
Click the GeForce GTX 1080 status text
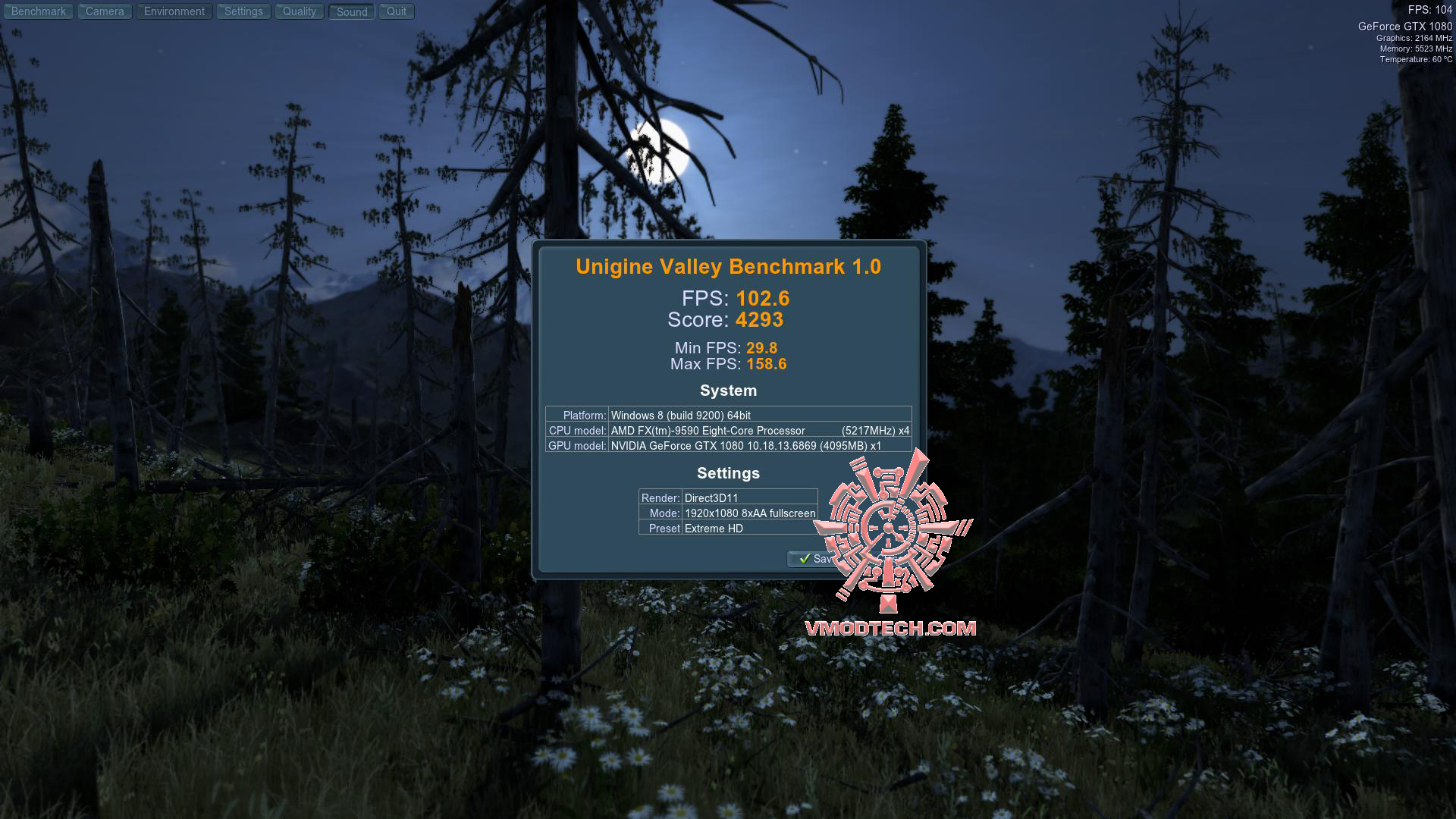[1406, 24]
